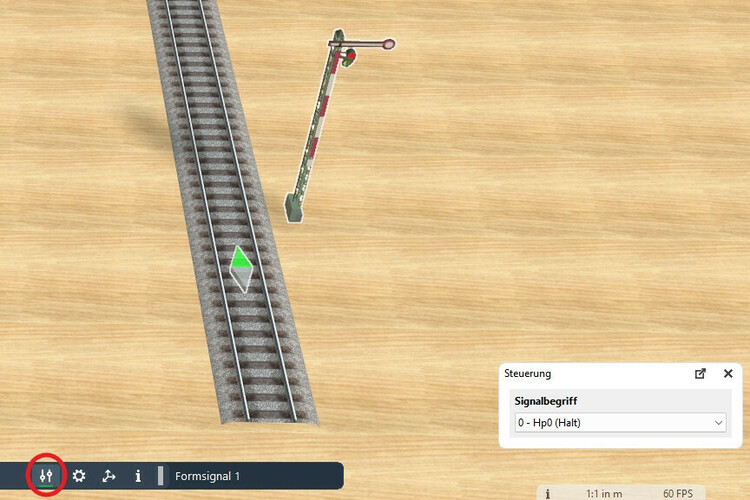The height and width of the screenshot is (500, 750).
Task: Close the Steuerung panel
Action: pyautogui.click(x=728, y=373)
